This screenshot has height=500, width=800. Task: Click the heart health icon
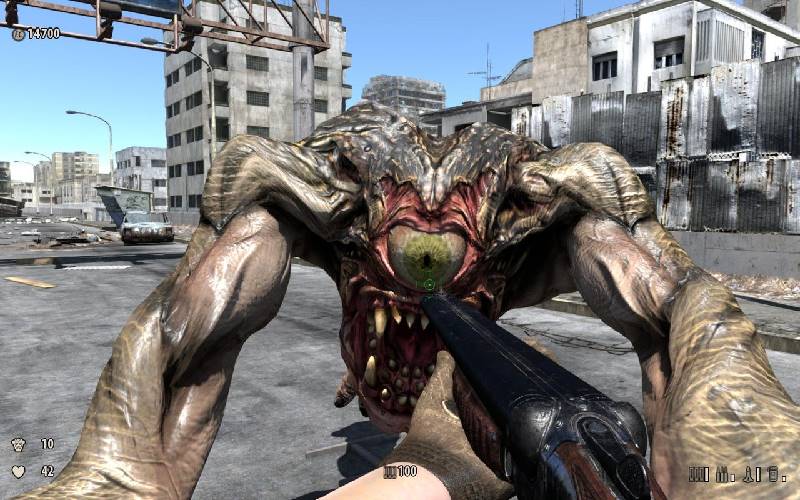18,471
